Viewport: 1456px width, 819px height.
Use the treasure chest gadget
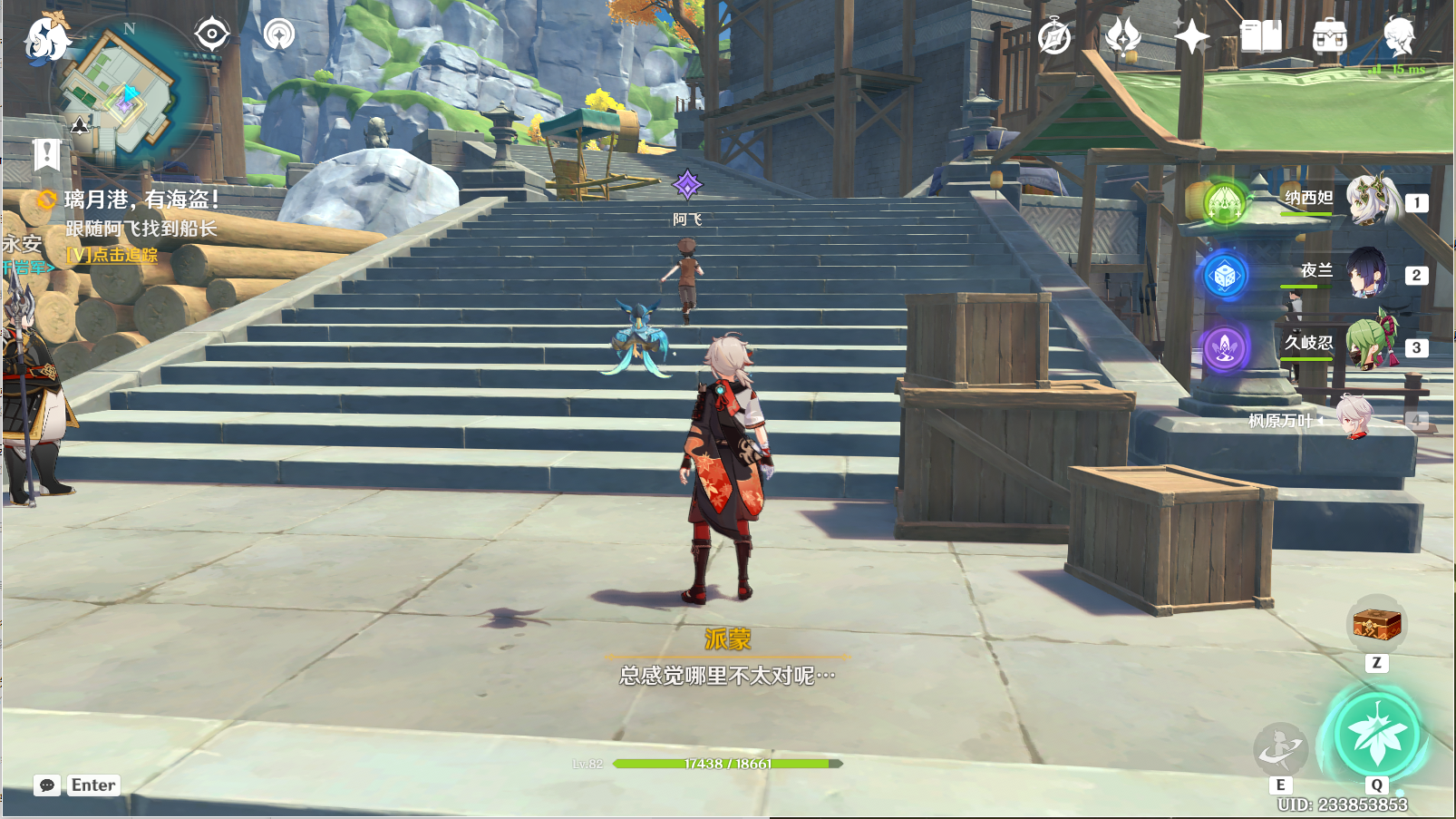click(1376, 624)
